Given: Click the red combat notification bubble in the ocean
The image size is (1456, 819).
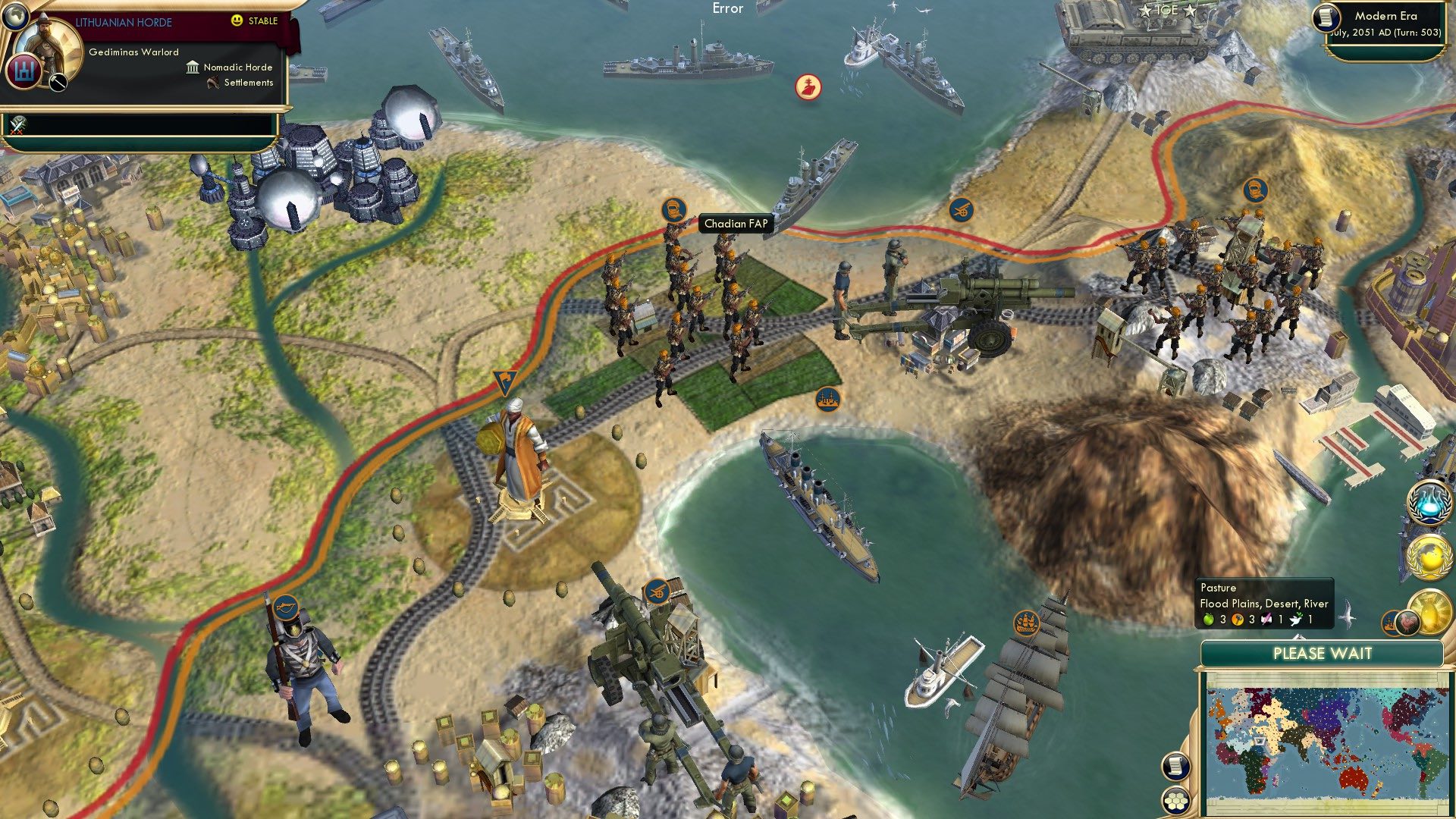Looking at the screenshot, I should pos(807,86).
